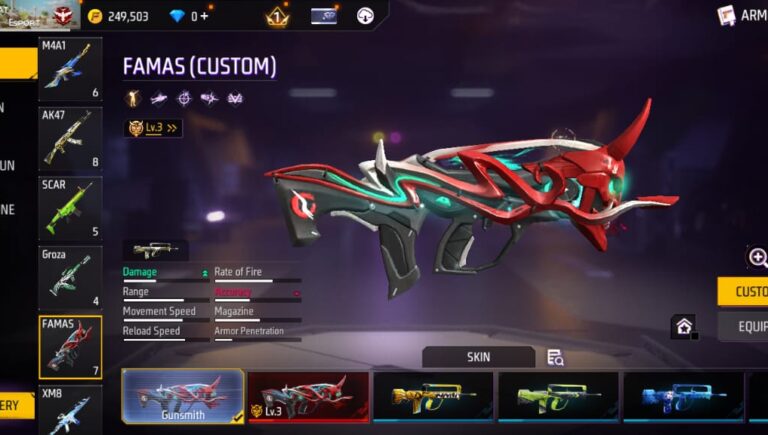
Task: Open the XM8 weapon entry
Action: 70,410
